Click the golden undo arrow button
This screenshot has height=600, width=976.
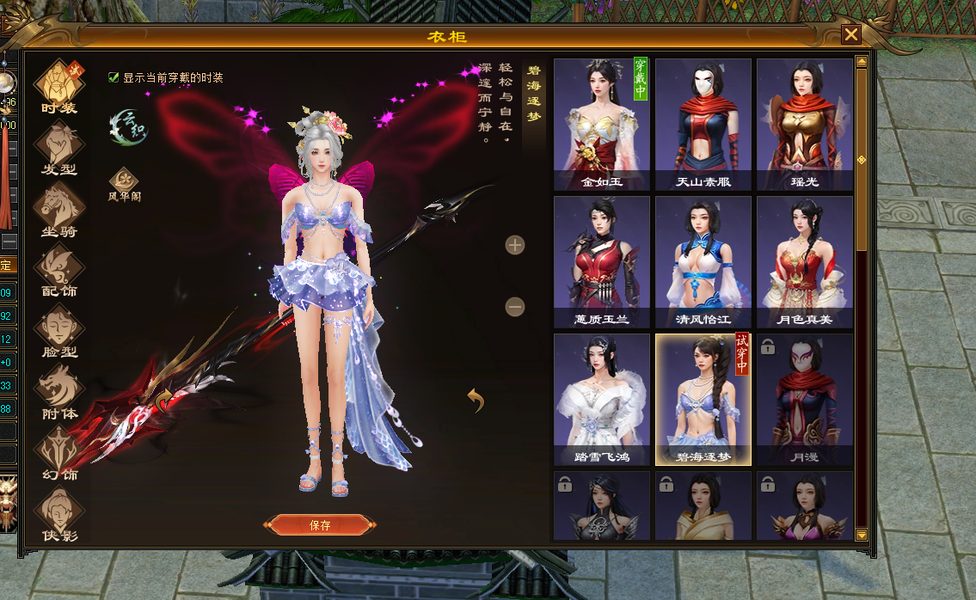pos(476,400)
